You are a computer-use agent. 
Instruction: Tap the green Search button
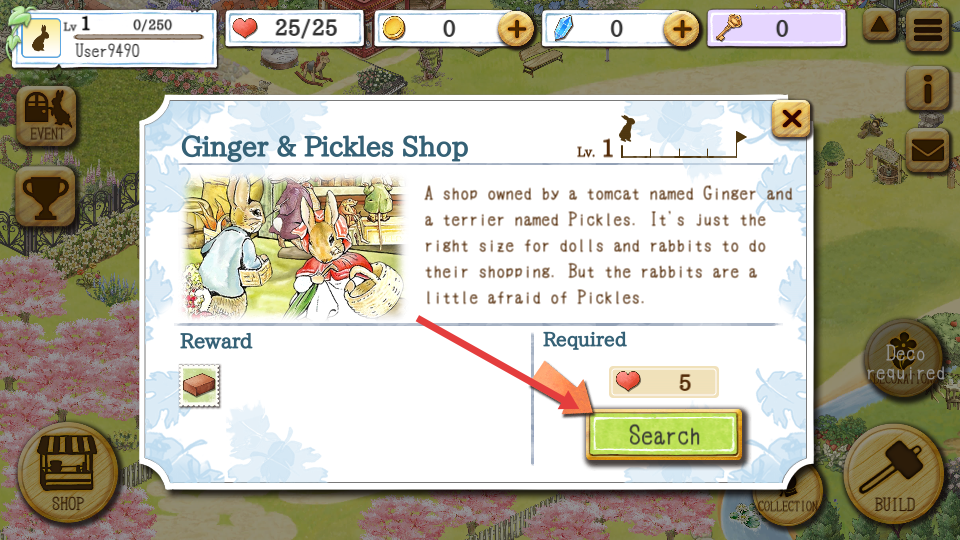tap(664, 435)
